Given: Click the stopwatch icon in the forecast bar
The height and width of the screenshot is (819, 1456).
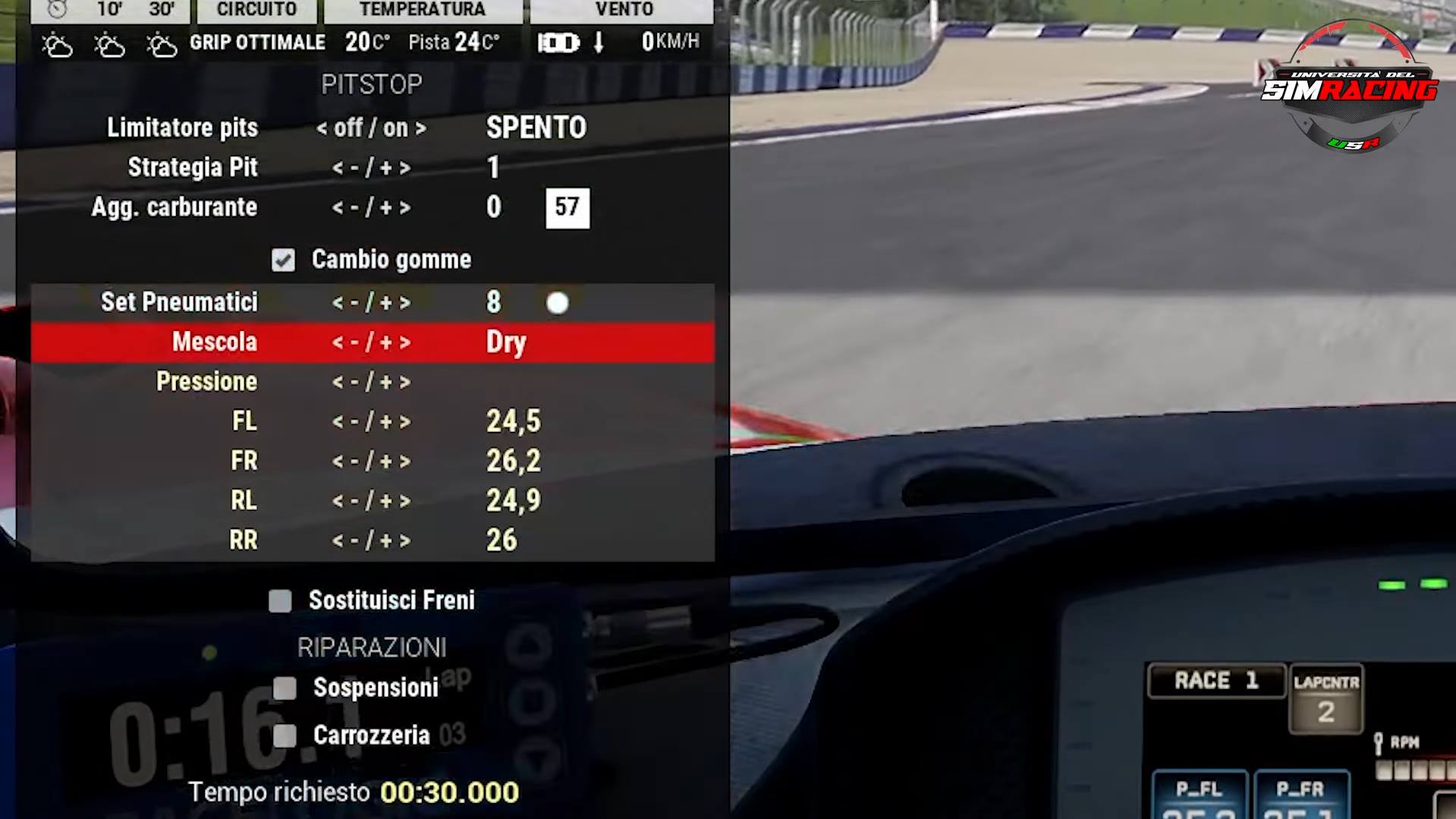Looking at the screenshot, I should point(58,10).
